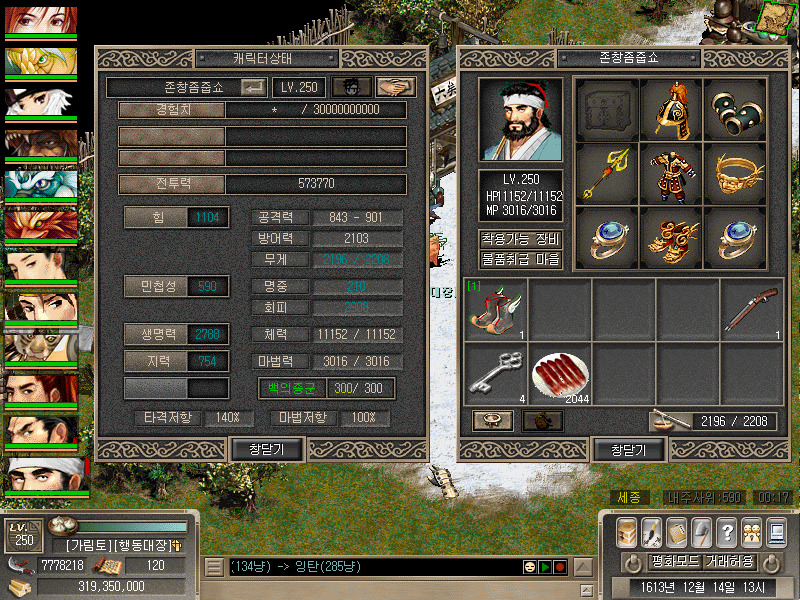Select the equipped red gold armor

pyautogui.click(x=671, y=174)
